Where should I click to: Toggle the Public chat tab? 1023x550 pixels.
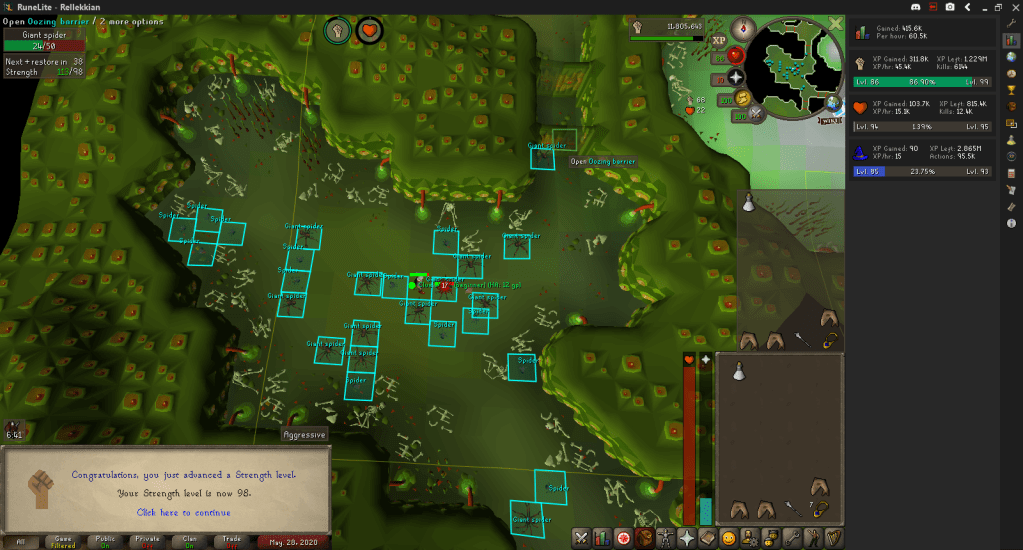tap(104, 542)
